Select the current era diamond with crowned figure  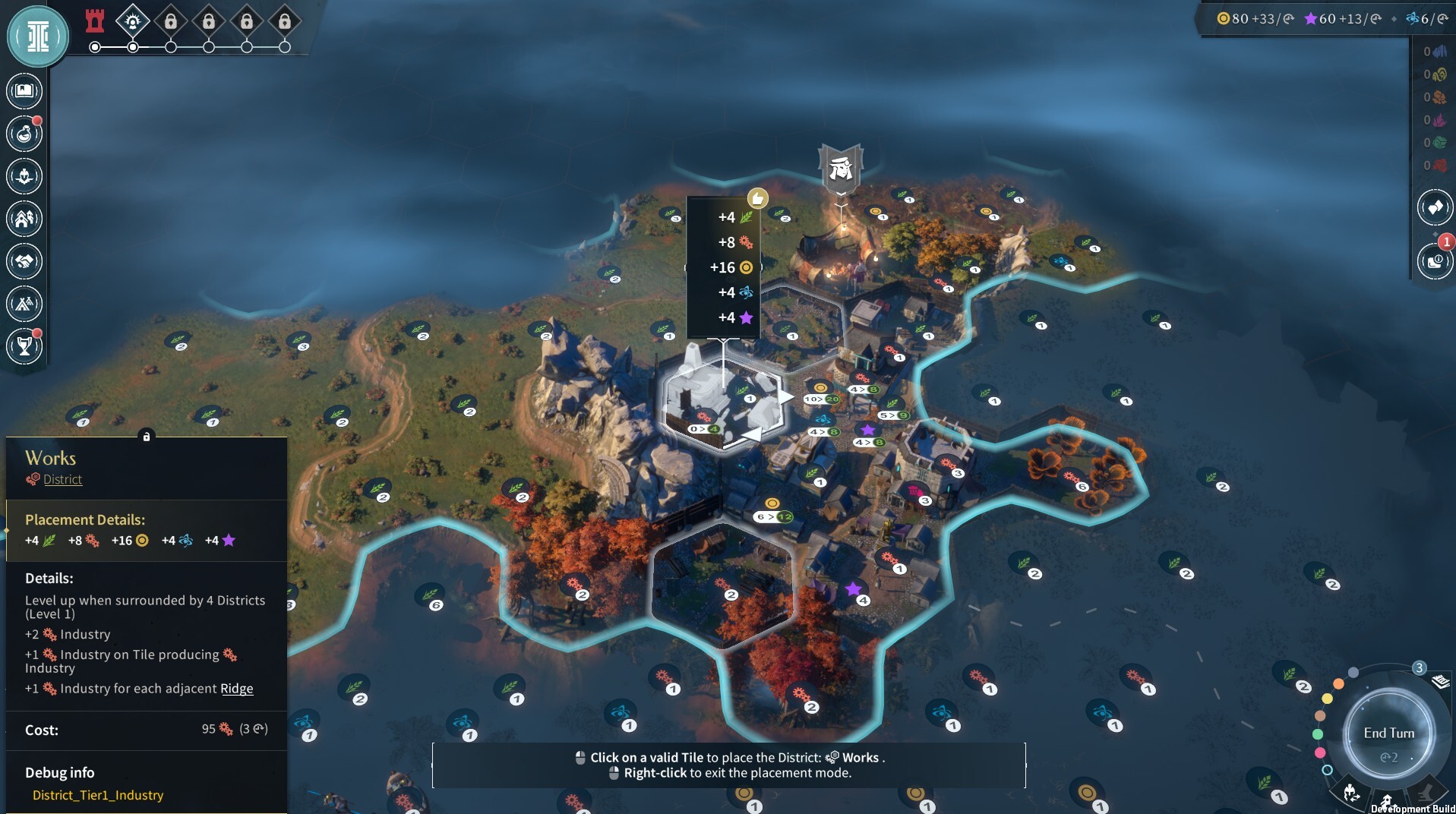point(133,21)
